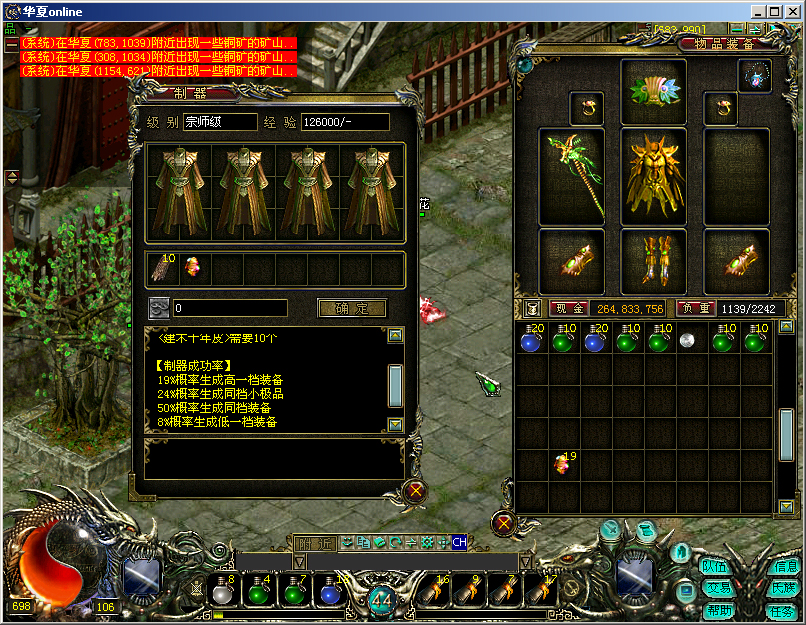
Task: Select the wood material stack of 10
Action: coord(162,268)
